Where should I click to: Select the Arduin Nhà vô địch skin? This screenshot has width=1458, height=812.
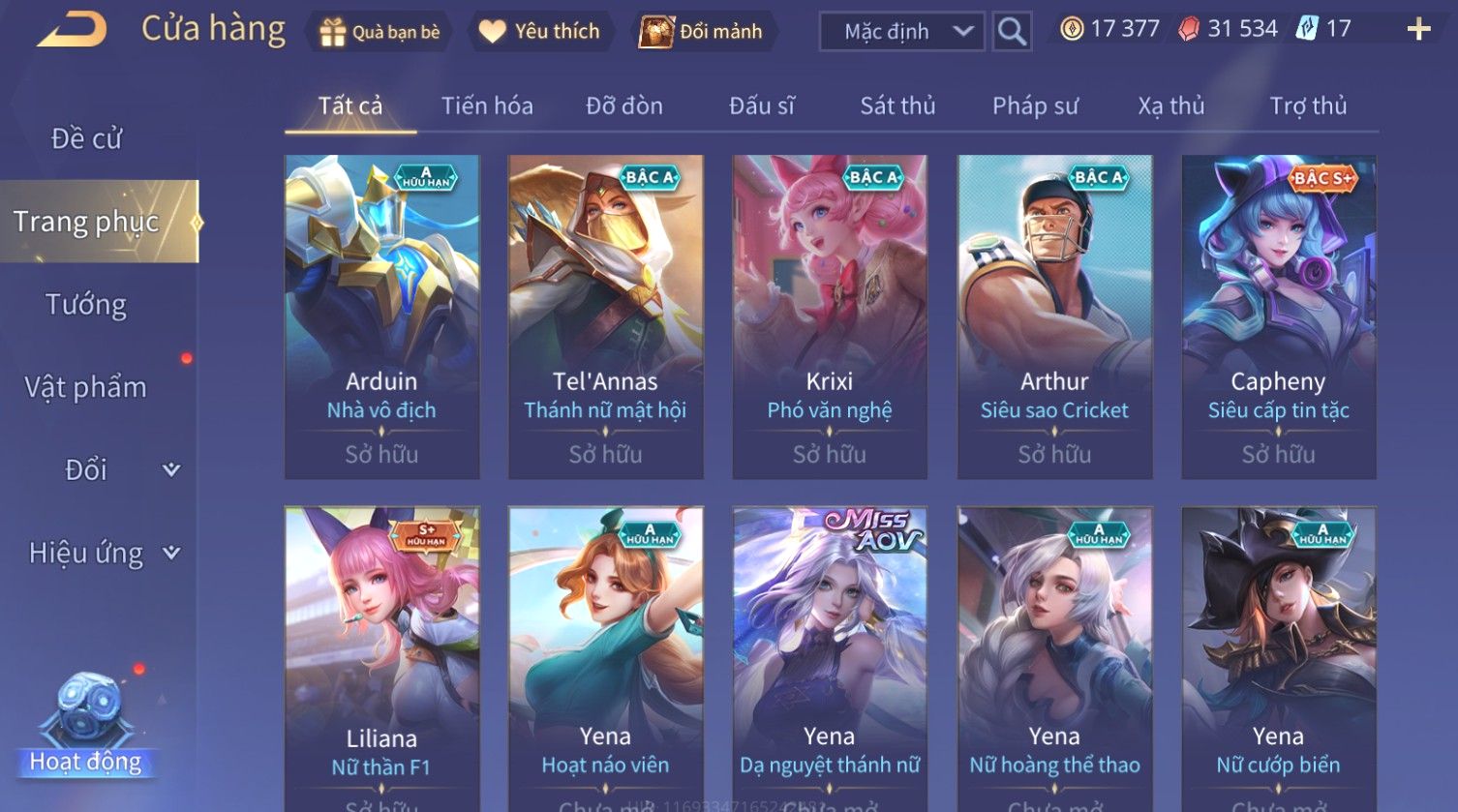(x=381, y=316)
